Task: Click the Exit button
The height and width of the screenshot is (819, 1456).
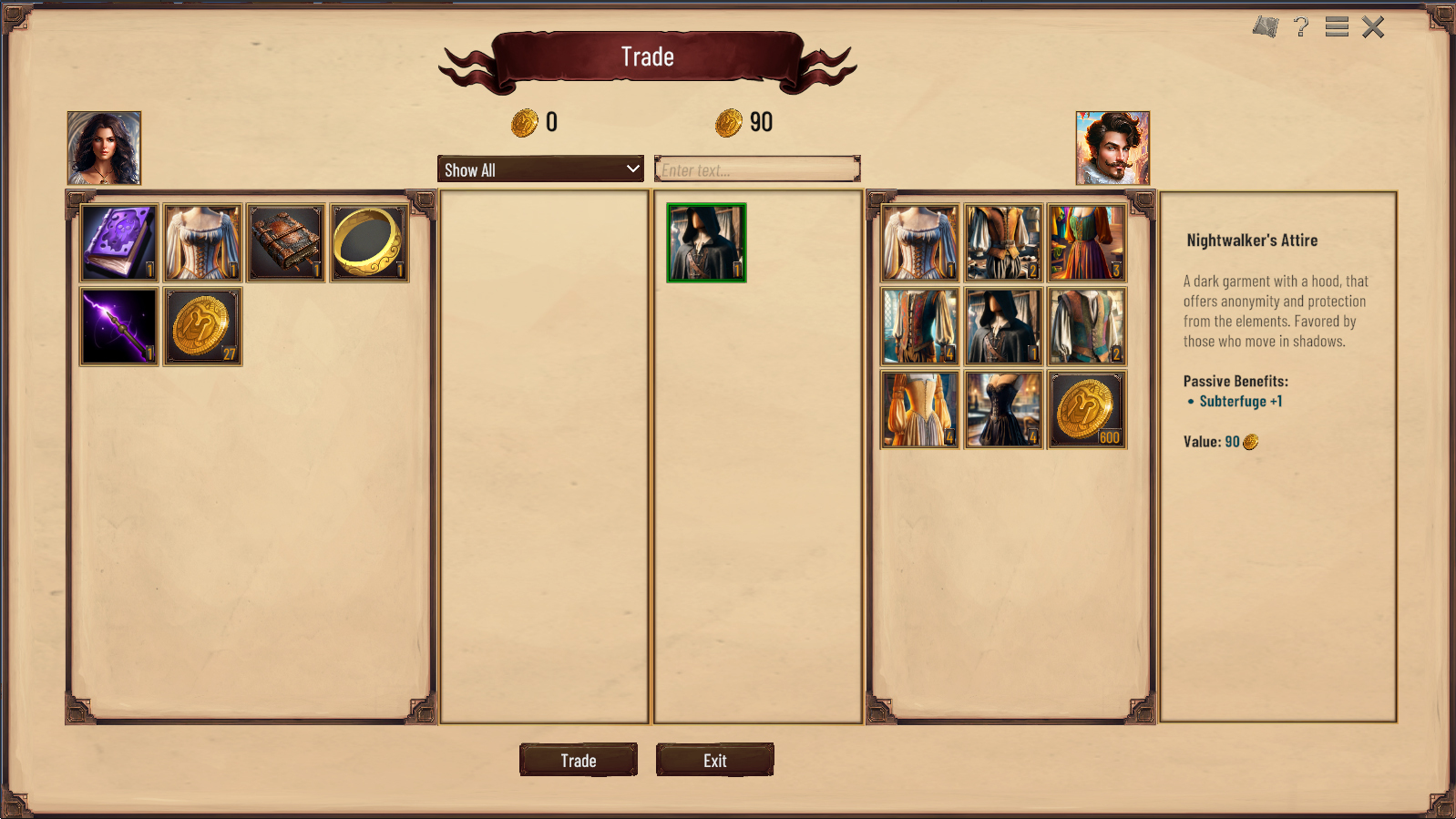Action: point(714,760)
